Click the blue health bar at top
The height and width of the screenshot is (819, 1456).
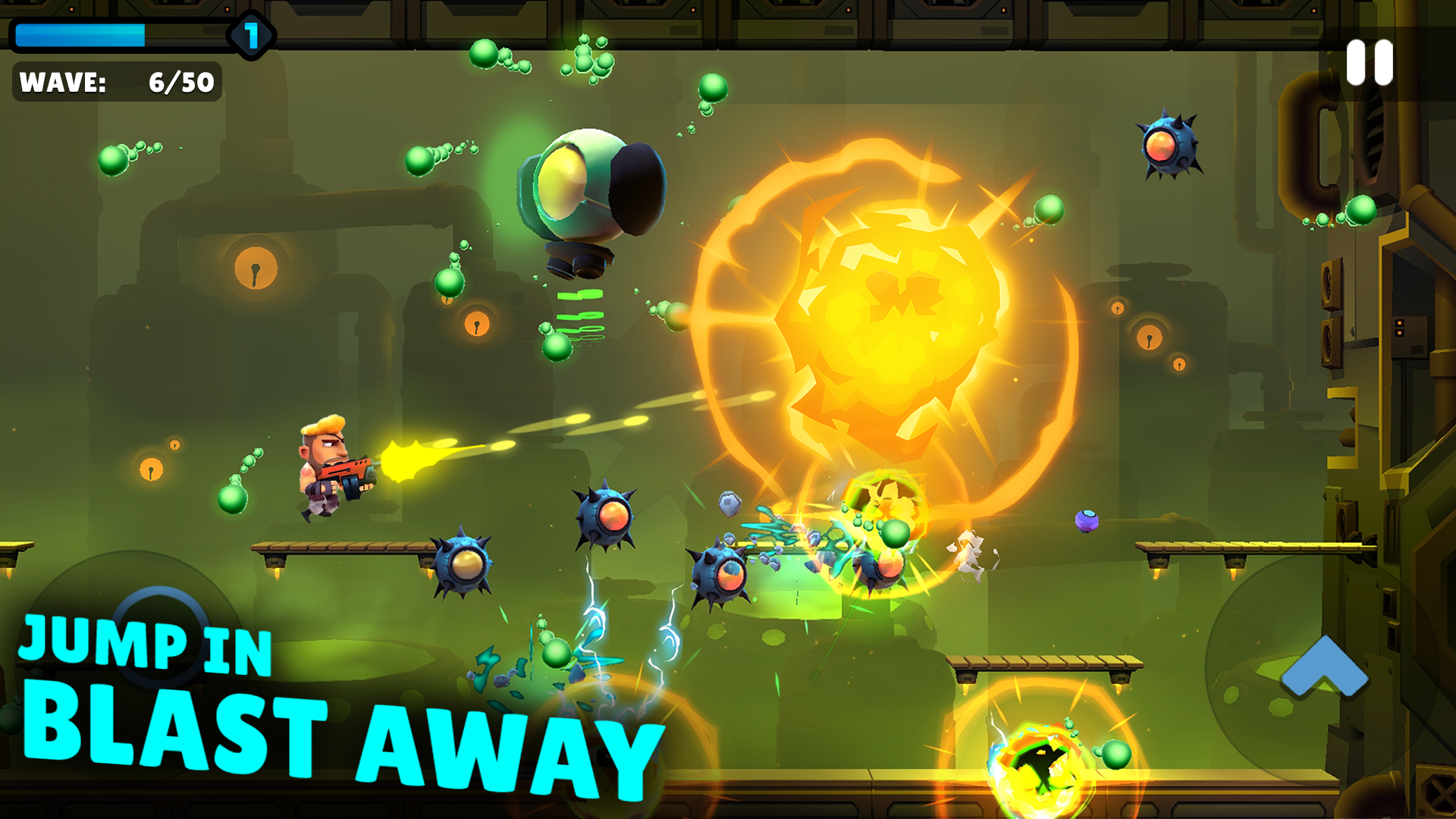[x=80, y=33]
